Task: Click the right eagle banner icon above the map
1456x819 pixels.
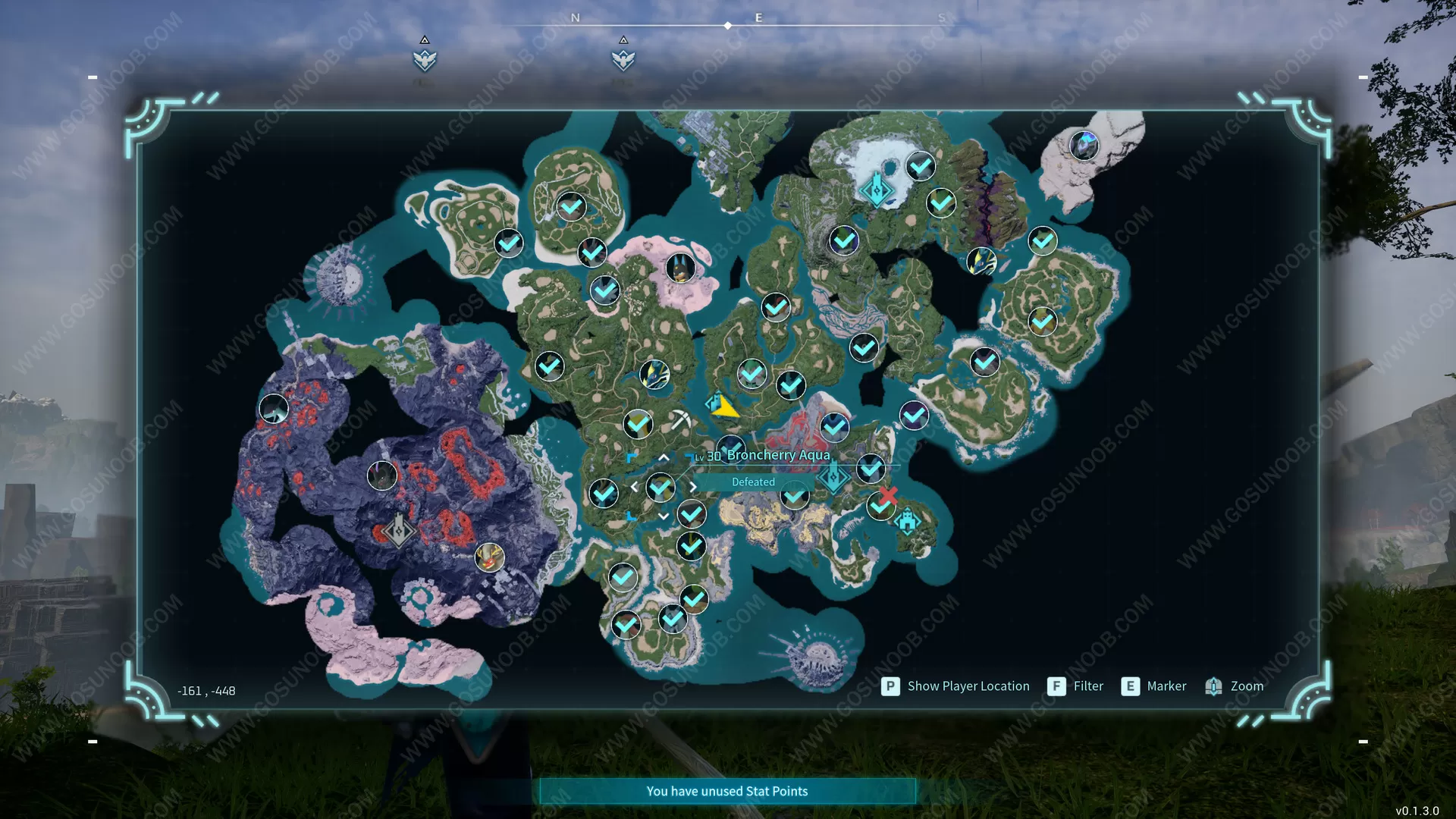Action: point(623,60)
